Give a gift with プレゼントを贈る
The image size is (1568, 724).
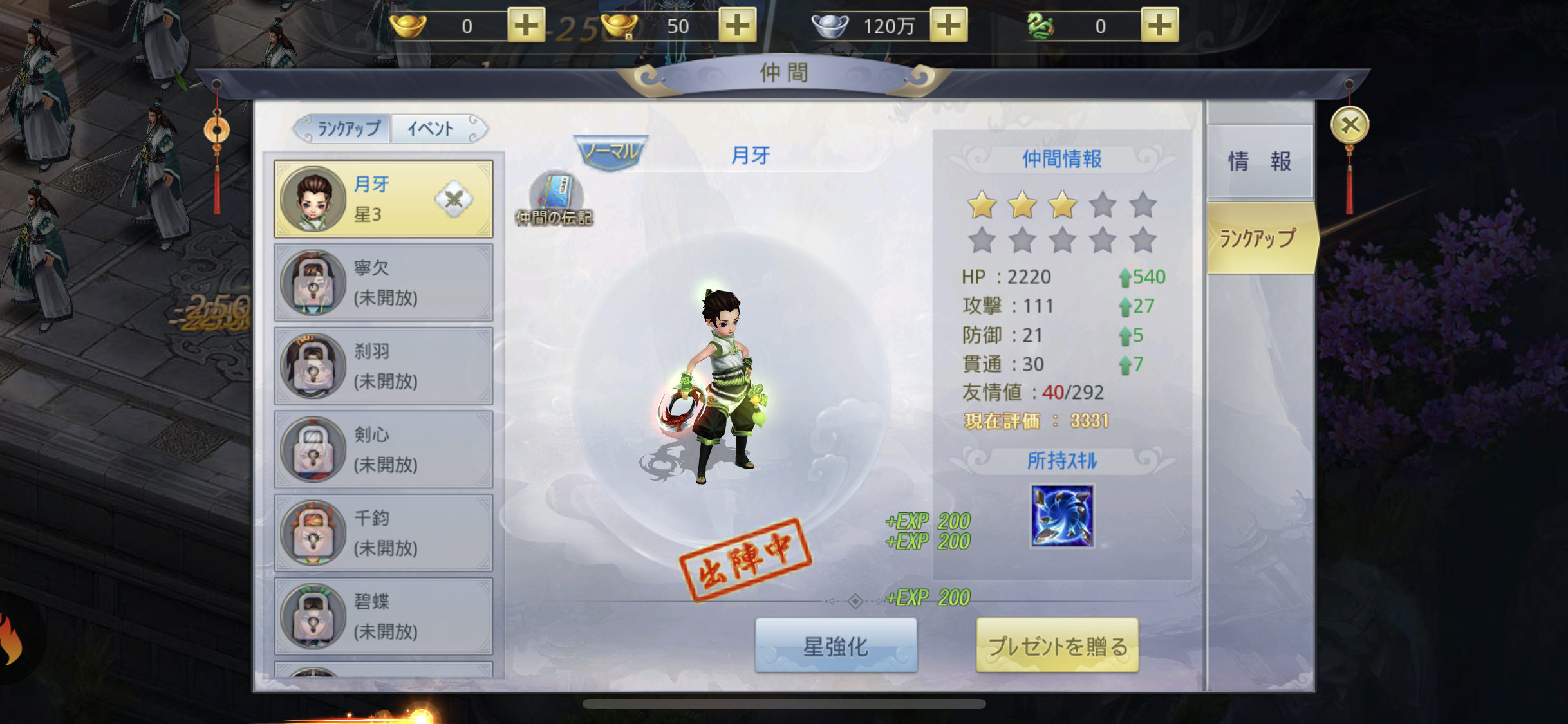[x=1057, y=646]
